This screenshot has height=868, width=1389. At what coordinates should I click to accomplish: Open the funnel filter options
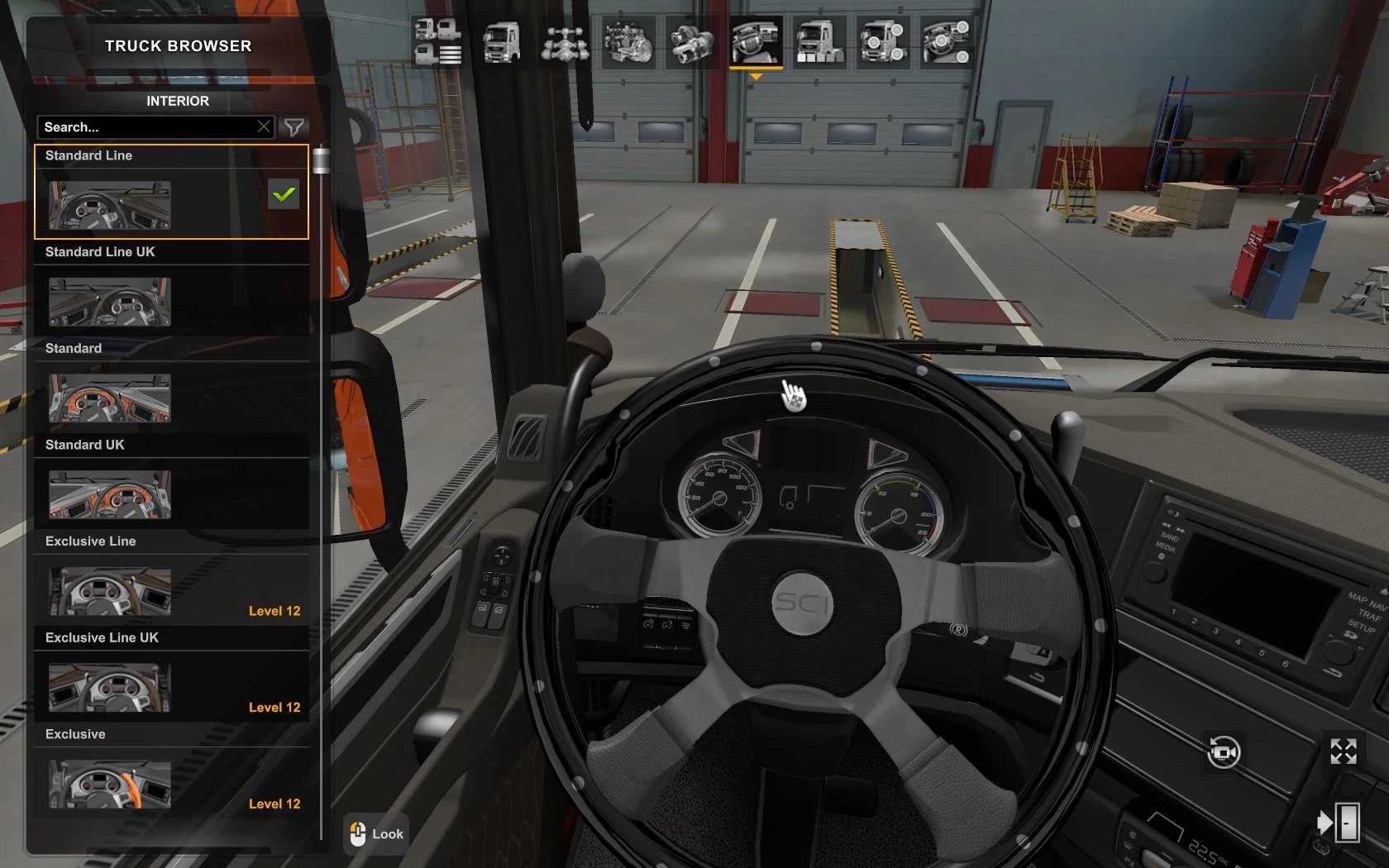pos(294,127)
